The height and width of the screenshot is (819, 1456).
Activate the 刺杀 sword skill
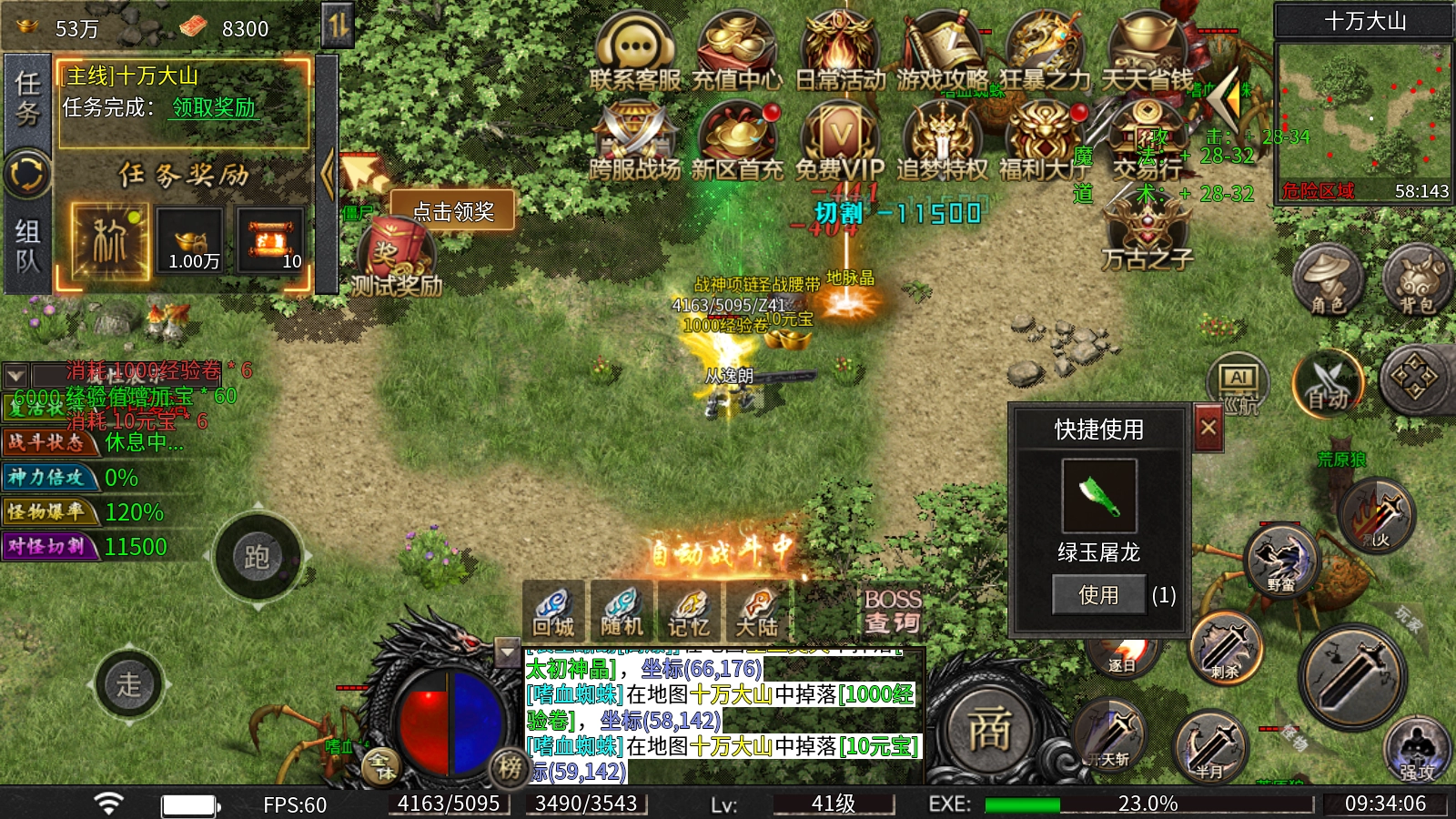pos(1225,650)
